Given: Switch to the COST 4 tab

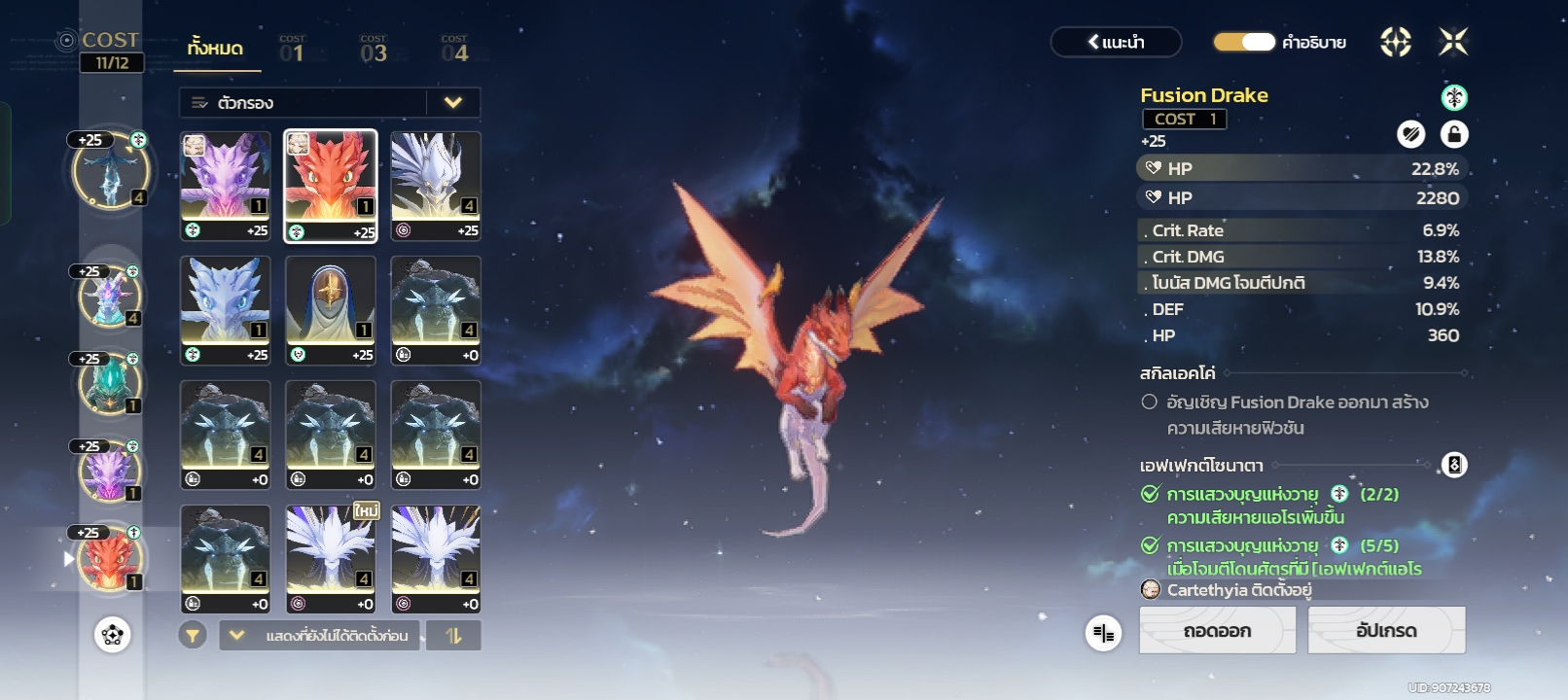Looking at the screenshot, I should [x=454, y=50].
